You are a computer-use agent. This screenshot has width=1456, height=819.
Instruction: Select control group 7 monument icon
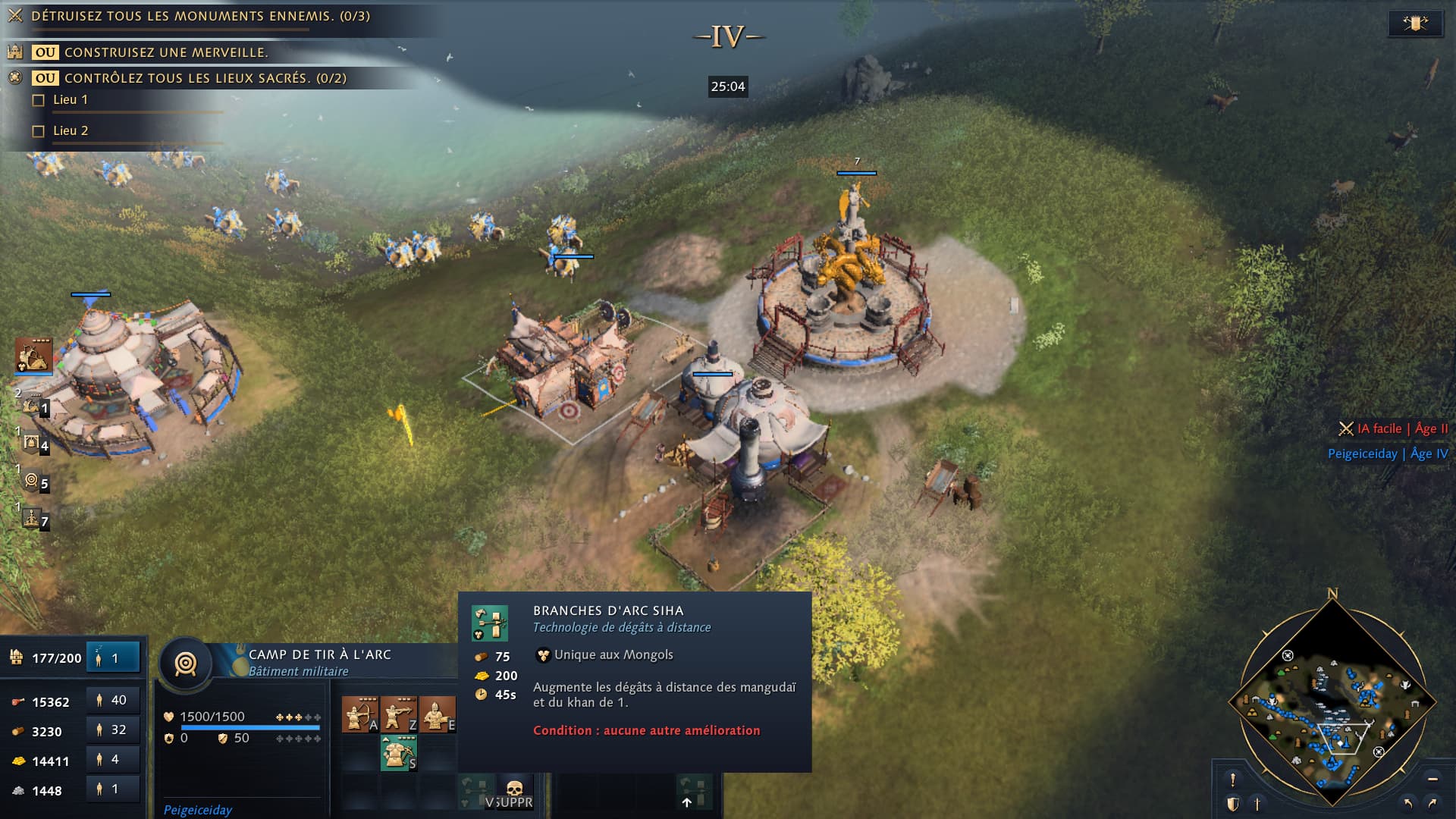point(33,519)
